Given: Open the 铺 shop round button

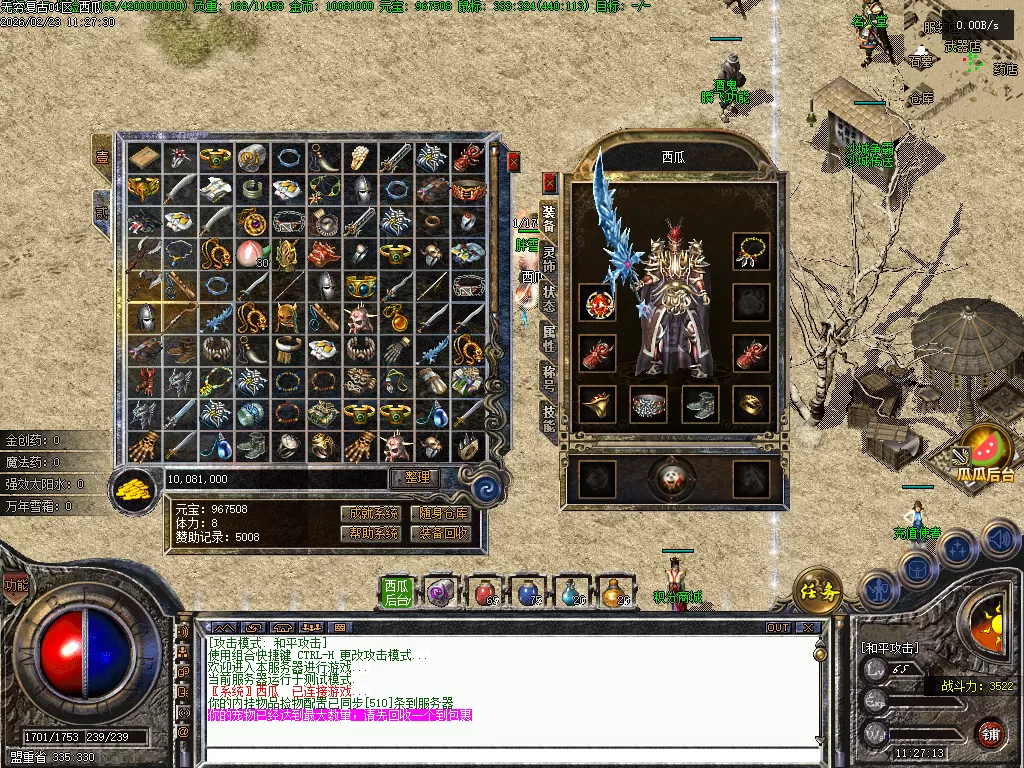Looking at the screenshot, I should pos(990,733).
